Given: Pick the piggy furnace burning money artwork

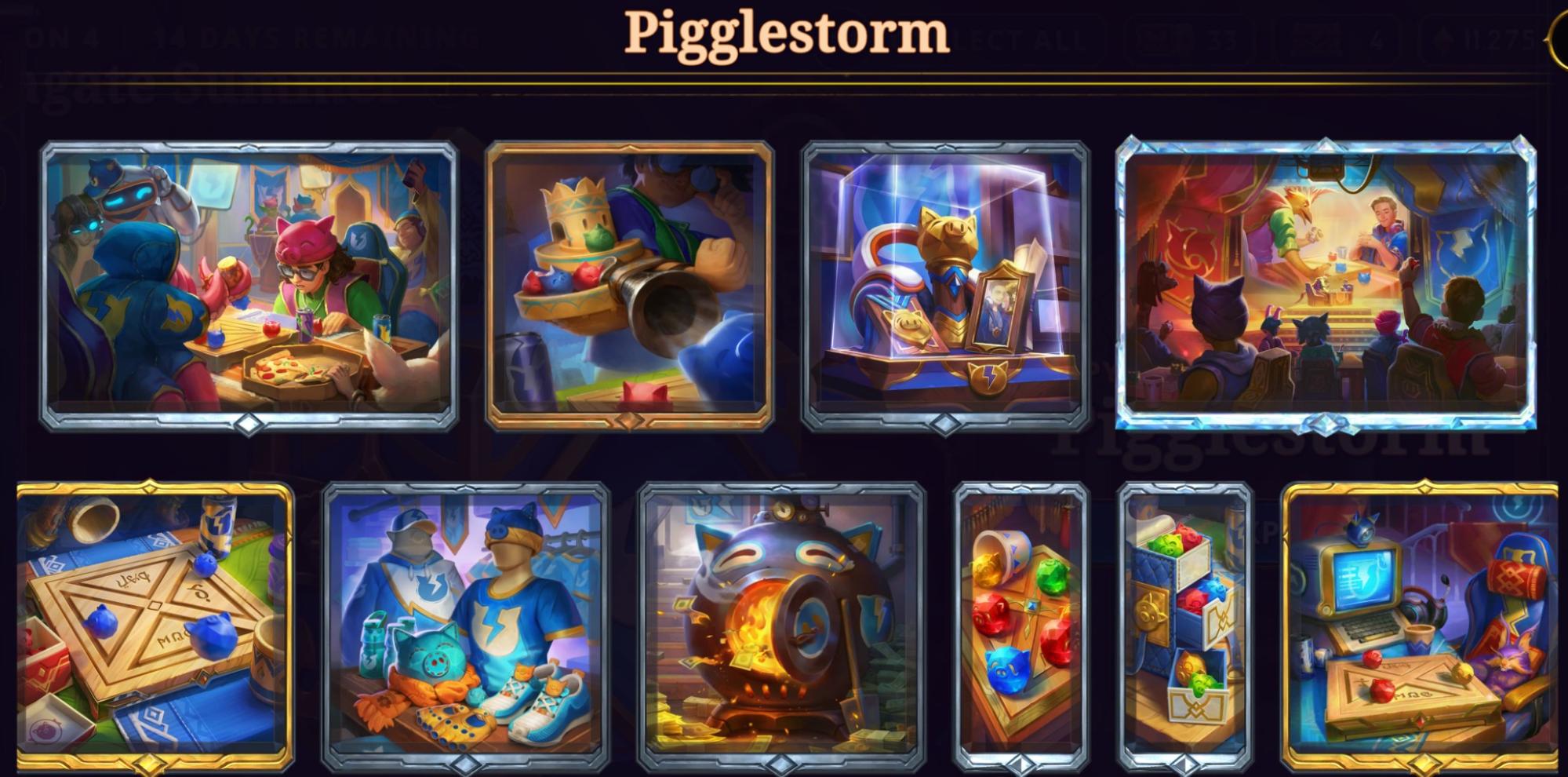Looking at the screenshot, I should (781, 626).
